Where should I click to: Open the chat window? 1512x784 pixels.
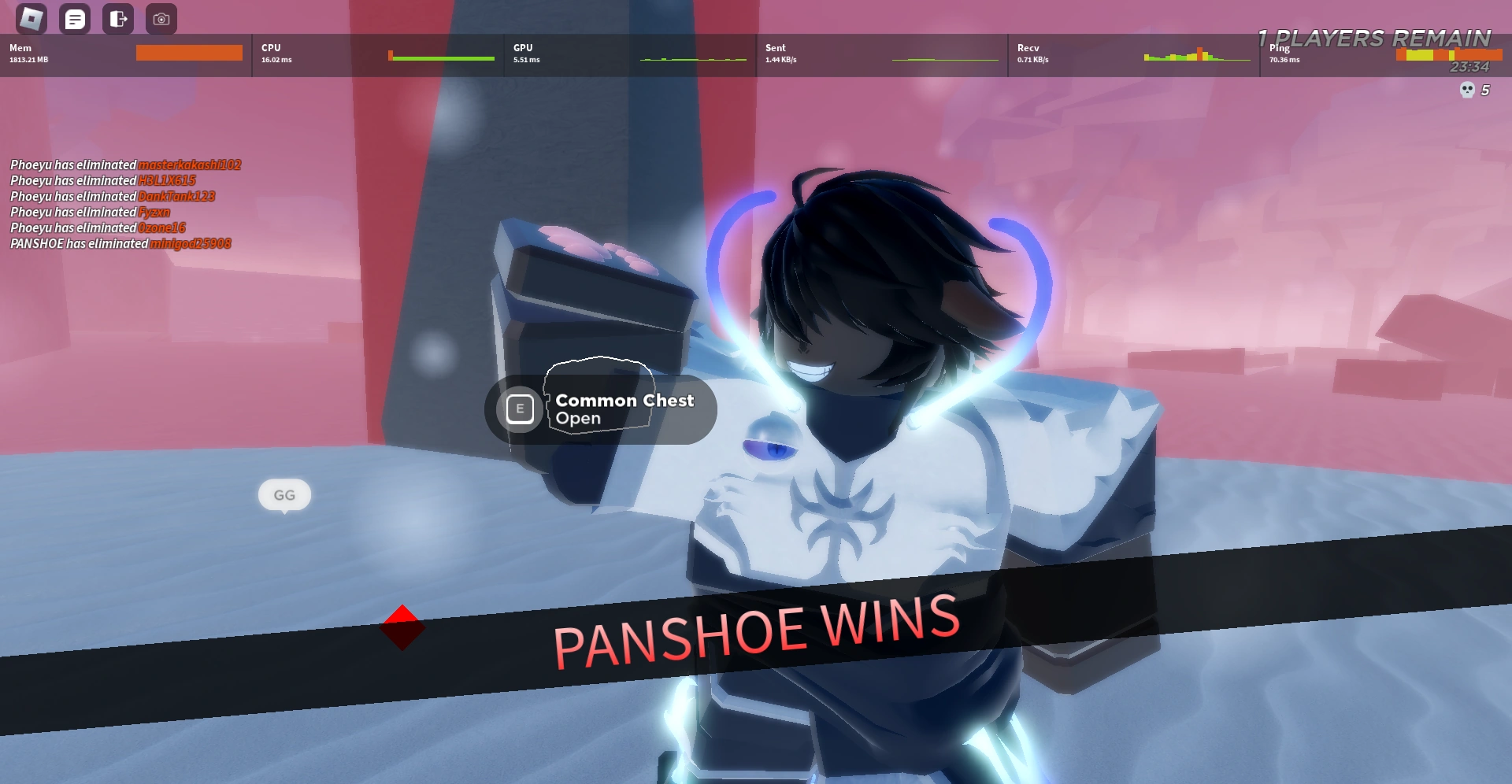point(75,18)
